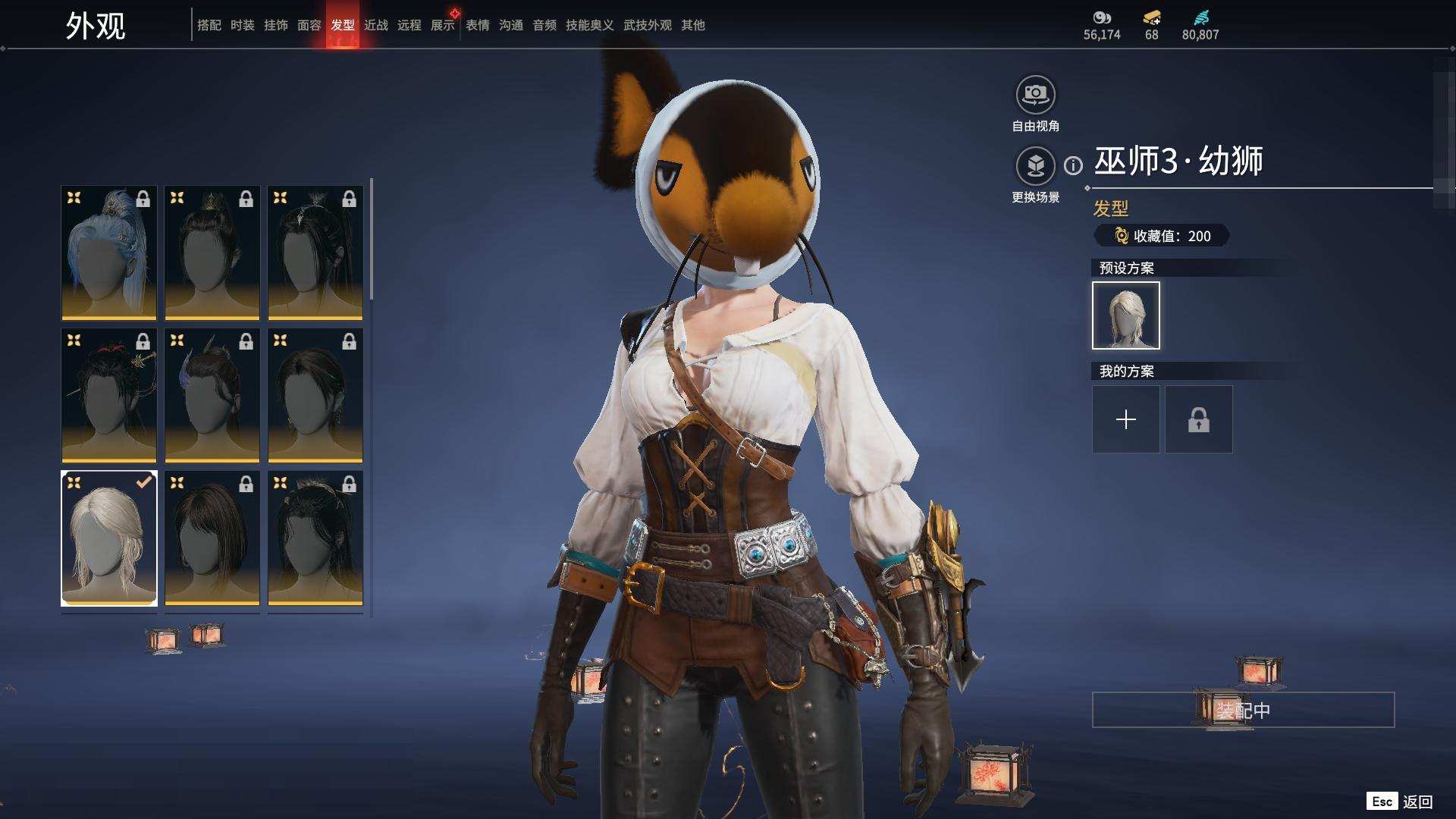Viewport: 1456px width, 819px height.
Task: Open the 展示 display tab
Action: [442, 25]
